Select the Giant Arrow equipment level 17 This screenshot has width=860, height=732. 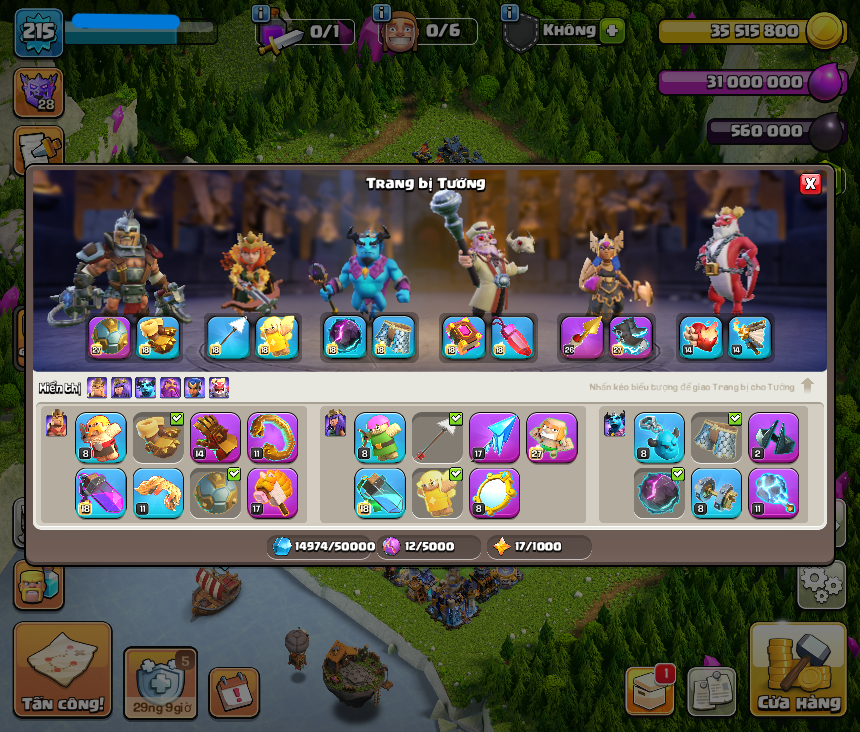coord(494,438)
